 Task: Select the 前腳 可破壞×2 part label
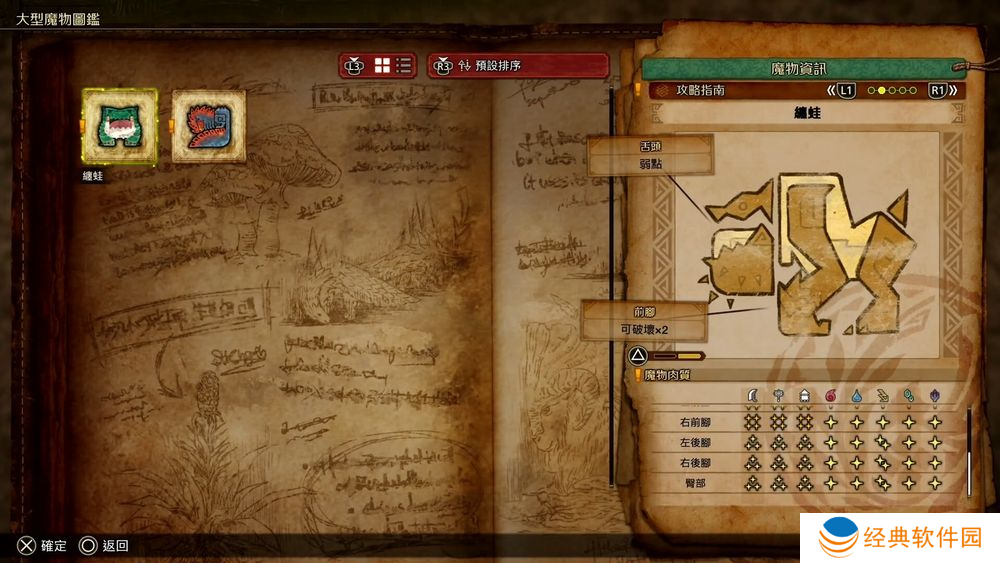[x=645, y=320]
